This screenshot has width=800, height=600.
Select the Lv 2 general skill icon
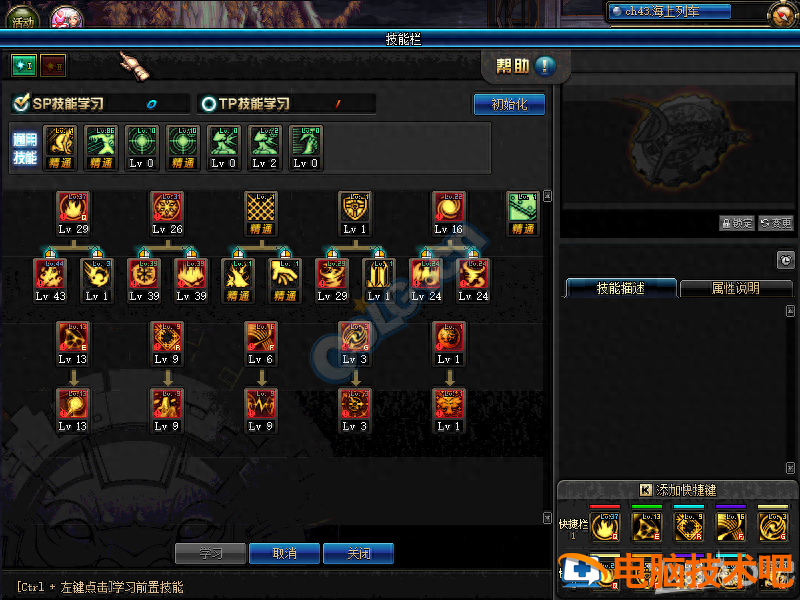click(264, 142)
